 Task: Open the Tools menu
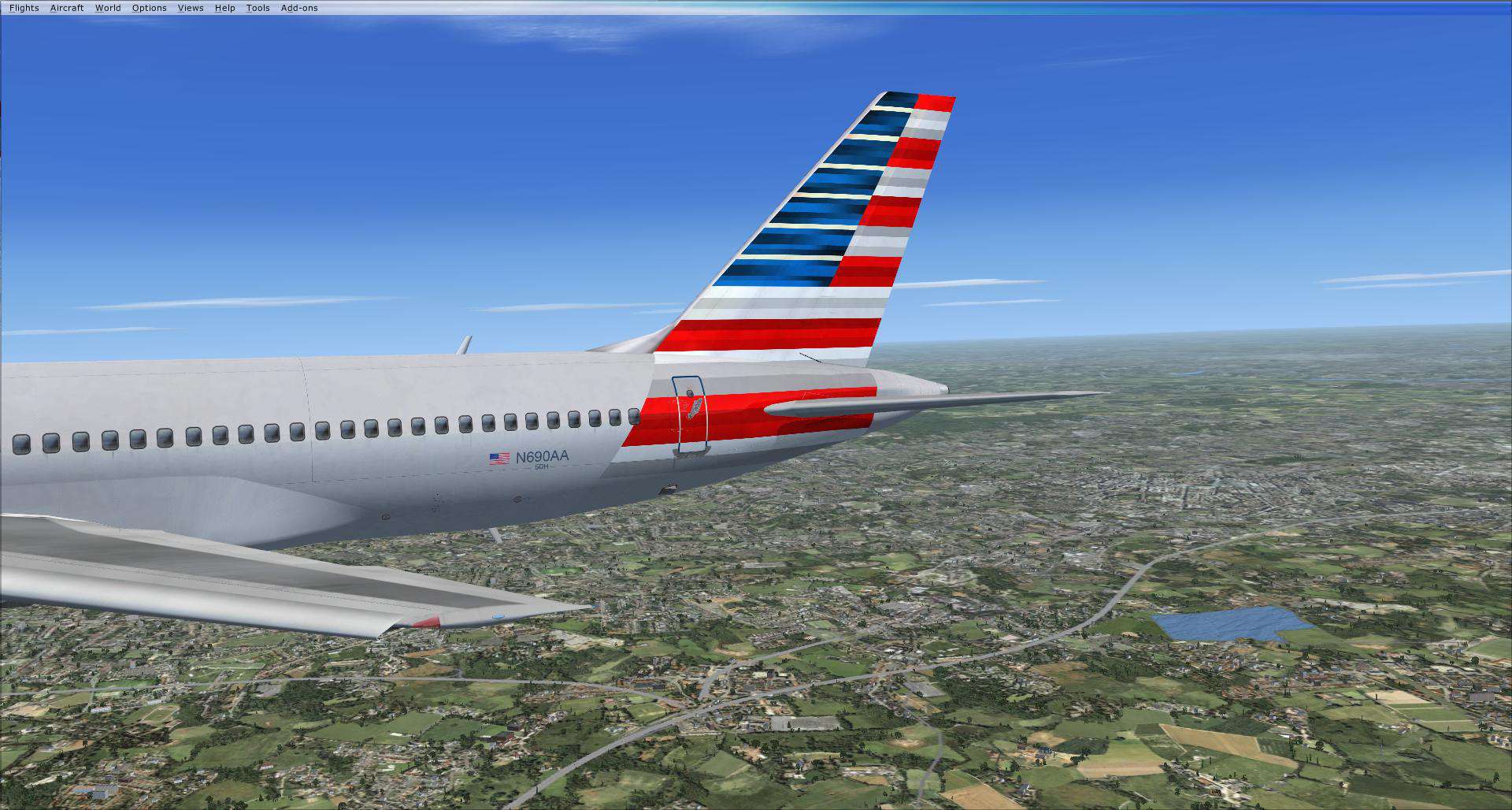pyautogui.click(x=258, y=7)
